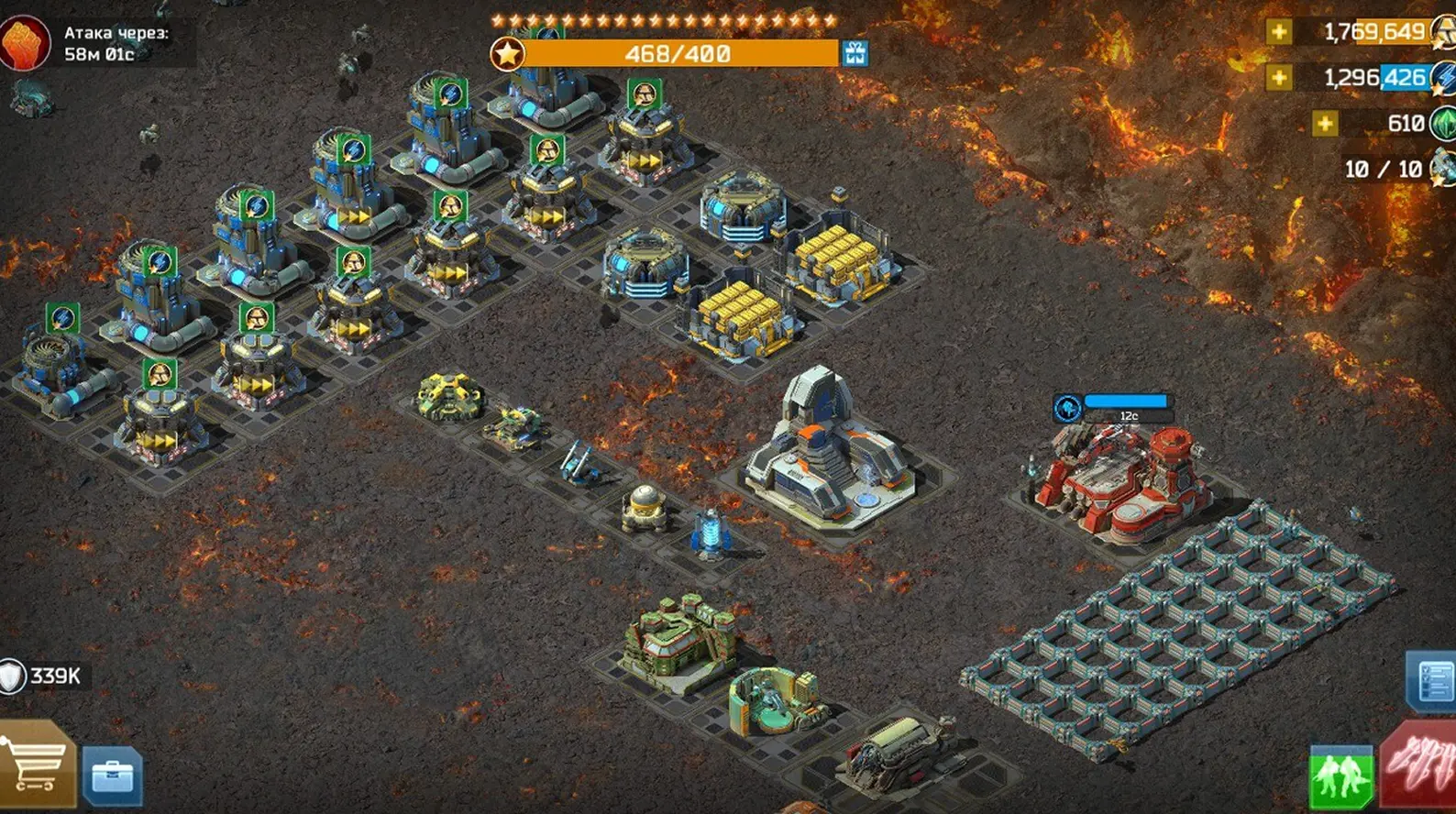The height and width of the screenshot is (814, 1456).
Task: Click the star level badge on progress bar
Action: click(x=507, y=53)
